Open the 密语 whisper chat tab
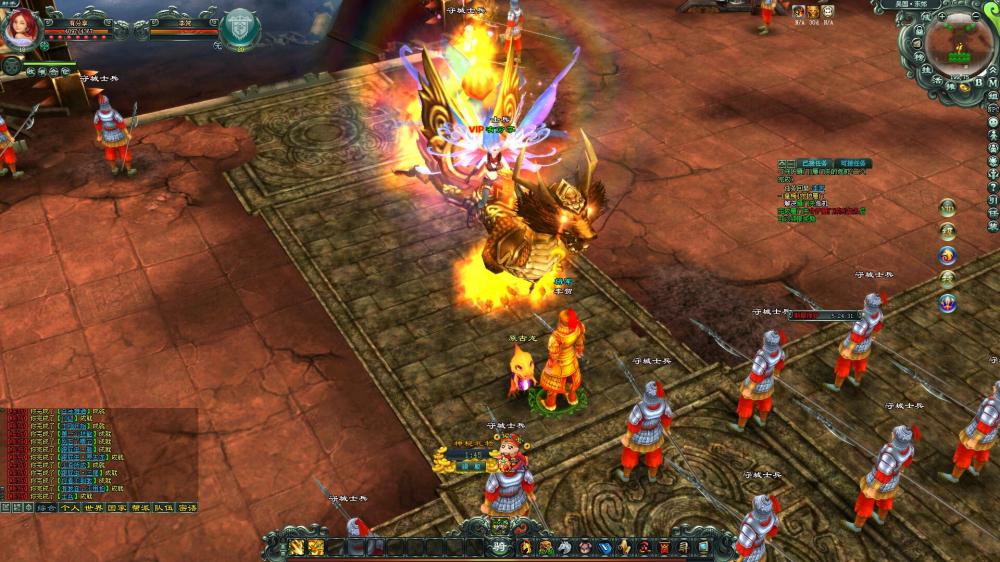The width and height of the screenshot is (1000, 562). tap(186, 508)
